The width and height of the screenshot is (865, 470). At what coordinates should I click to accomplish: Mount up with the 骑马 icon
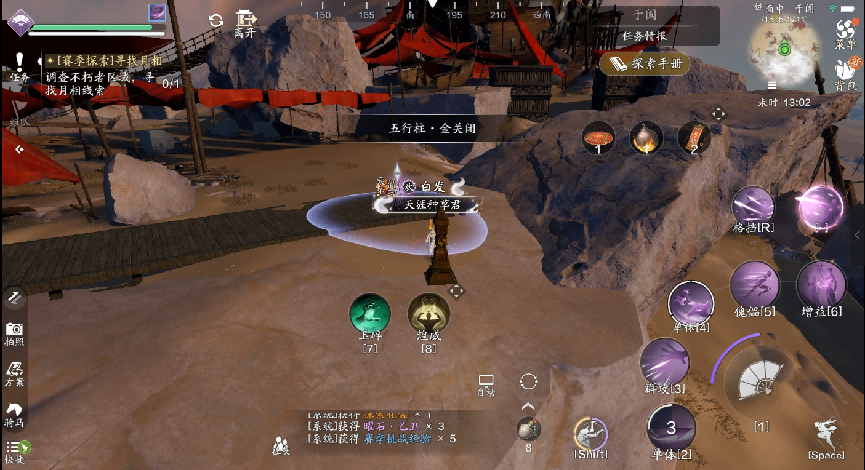tap(14, 413)
